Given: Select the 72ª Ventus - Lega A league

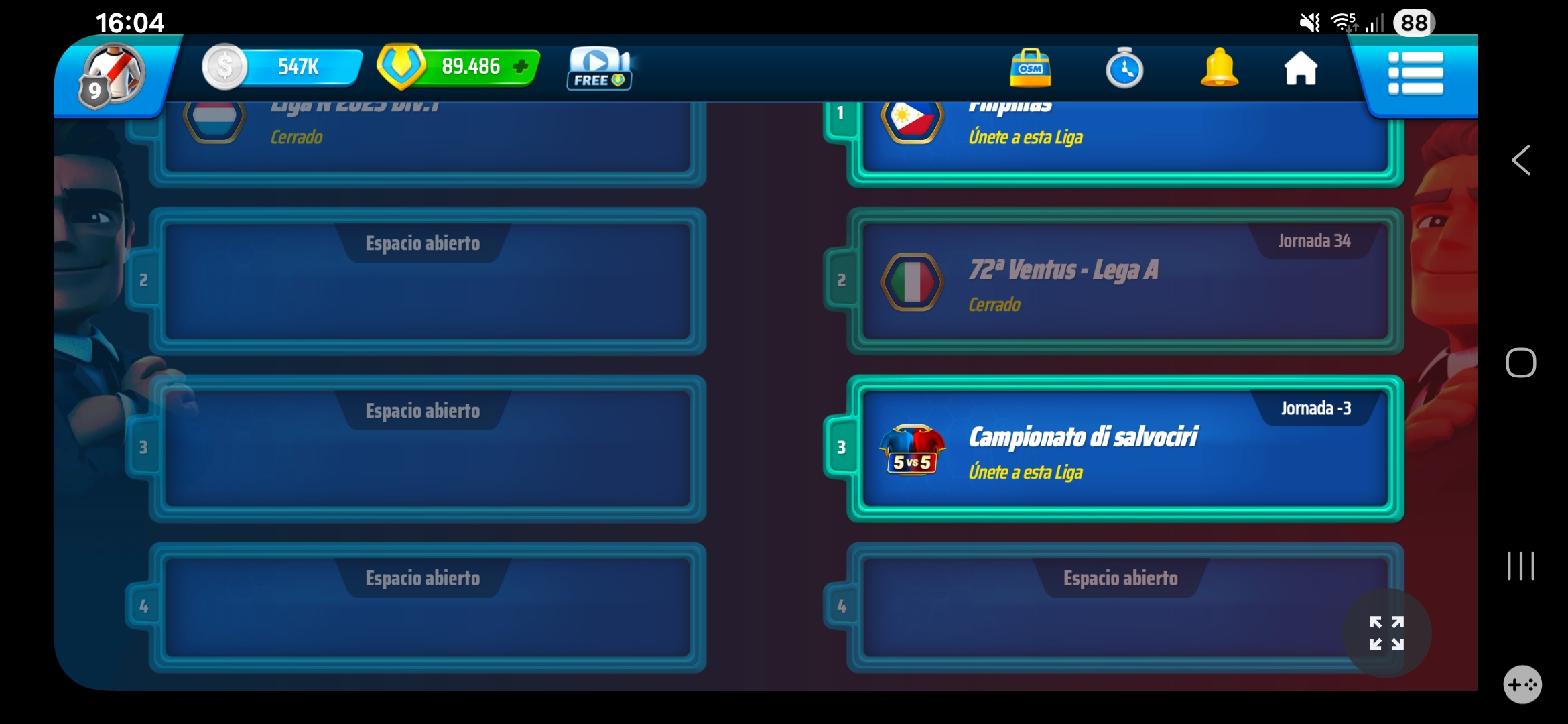Looking at the screenshot, I should (x=1126, y=280).
